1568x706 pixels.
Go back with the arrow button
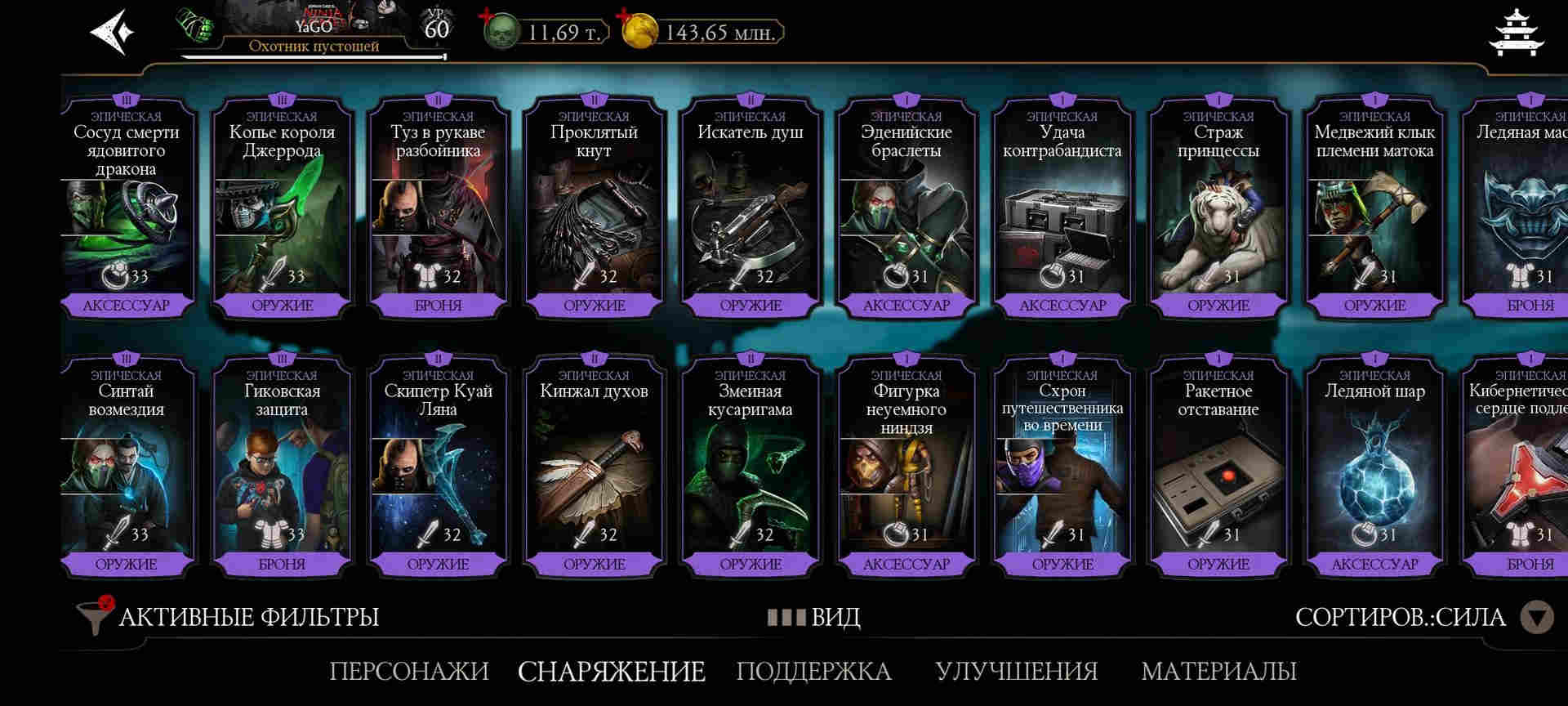point(112,33)
